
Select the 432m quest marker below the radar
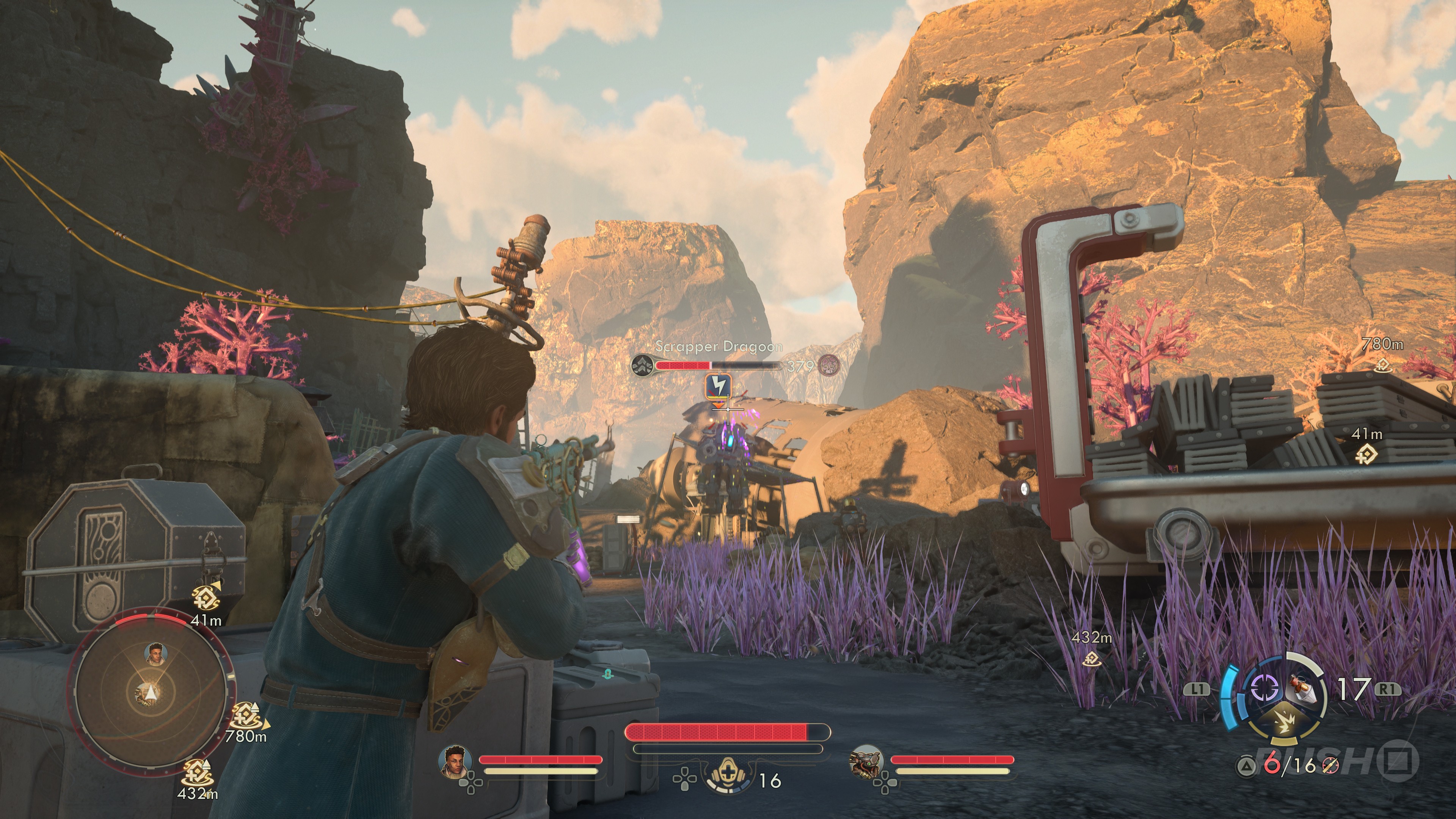(x=197, y=772)
